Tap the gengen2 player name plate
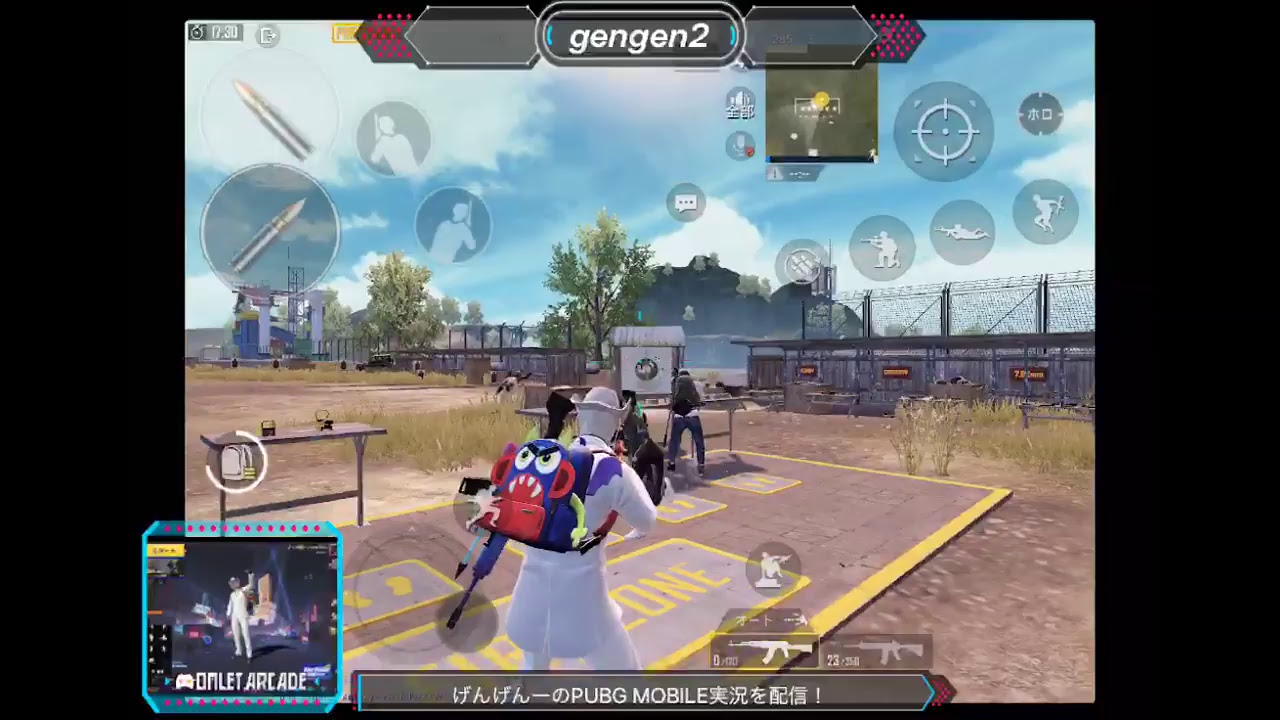This screenshot has height=720, width=1280. tap(642, 38)
